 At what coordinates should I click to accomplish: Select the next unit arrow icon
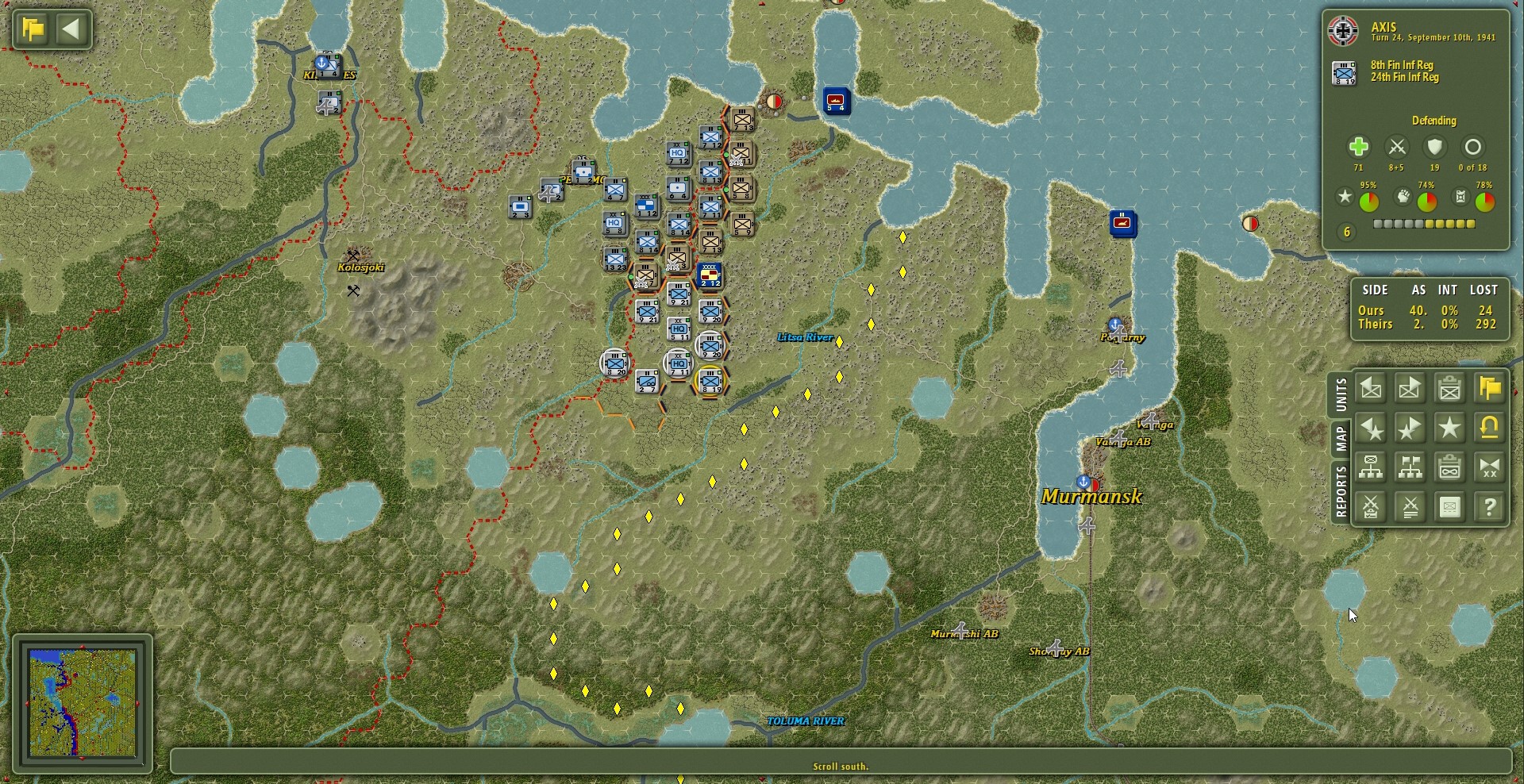[x=1410, y=389]
